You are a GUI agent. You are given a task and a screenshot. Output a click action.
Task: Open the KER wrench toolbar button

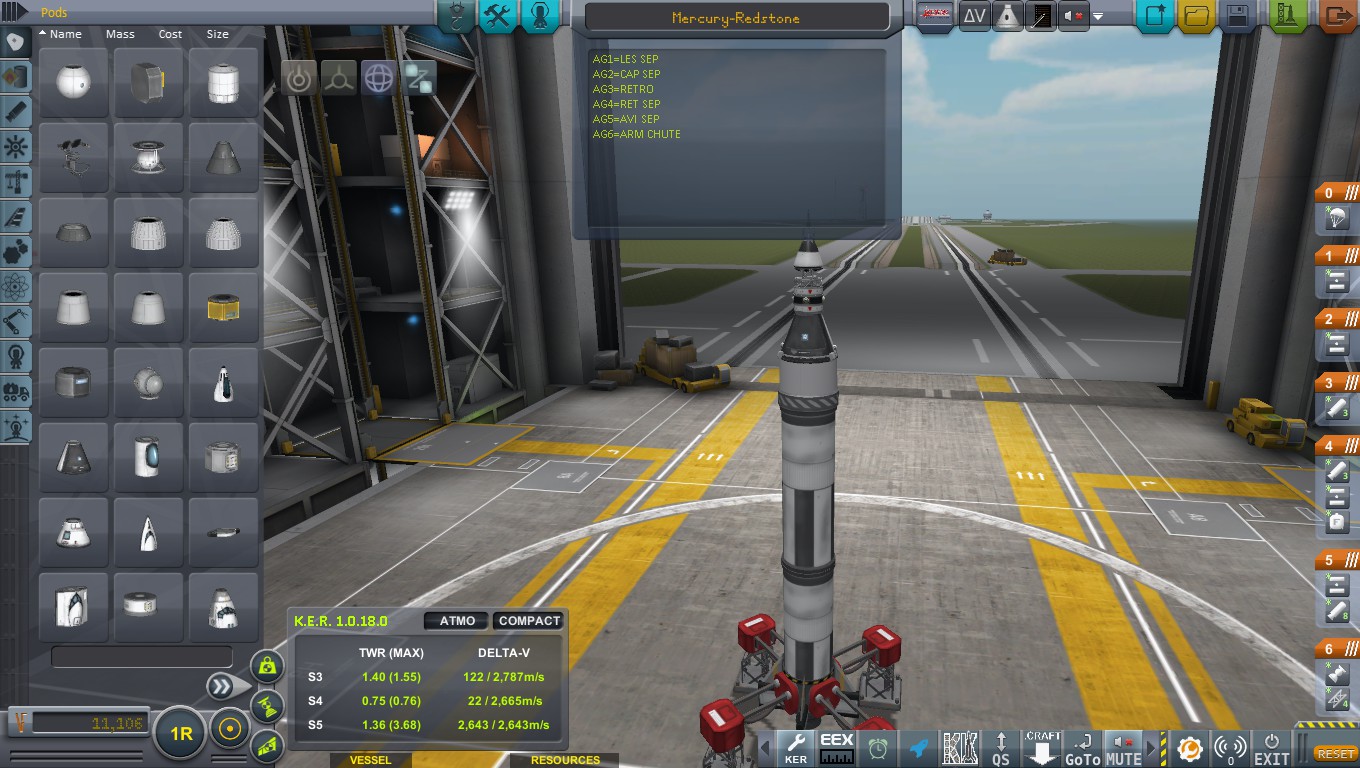tap(796, 749)
